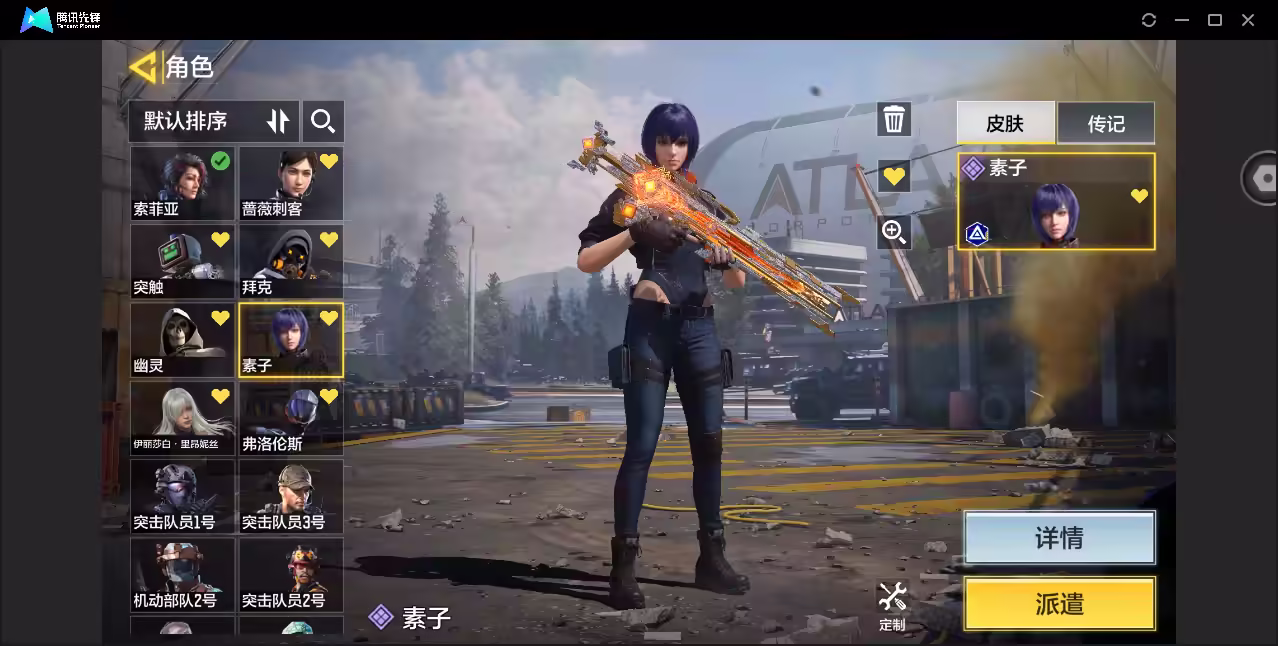Select the 弗洛伦斯 character tile
The height and width of the screenshot is (646, 1278).
coord(291,418)
